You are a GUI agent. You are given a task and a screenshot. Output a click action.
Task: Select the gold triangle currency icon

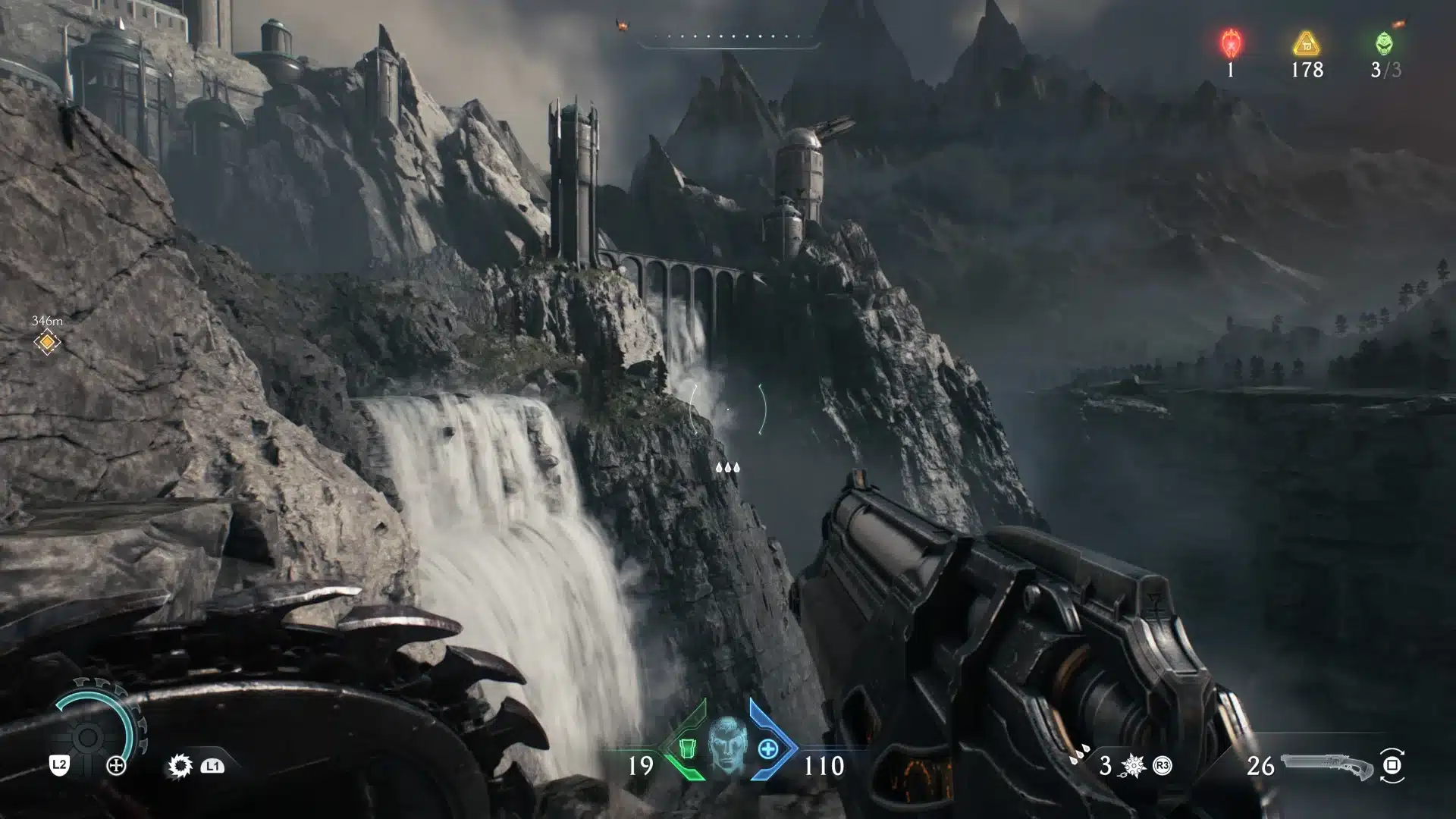pyautogui.click(x=1306, y=43)
